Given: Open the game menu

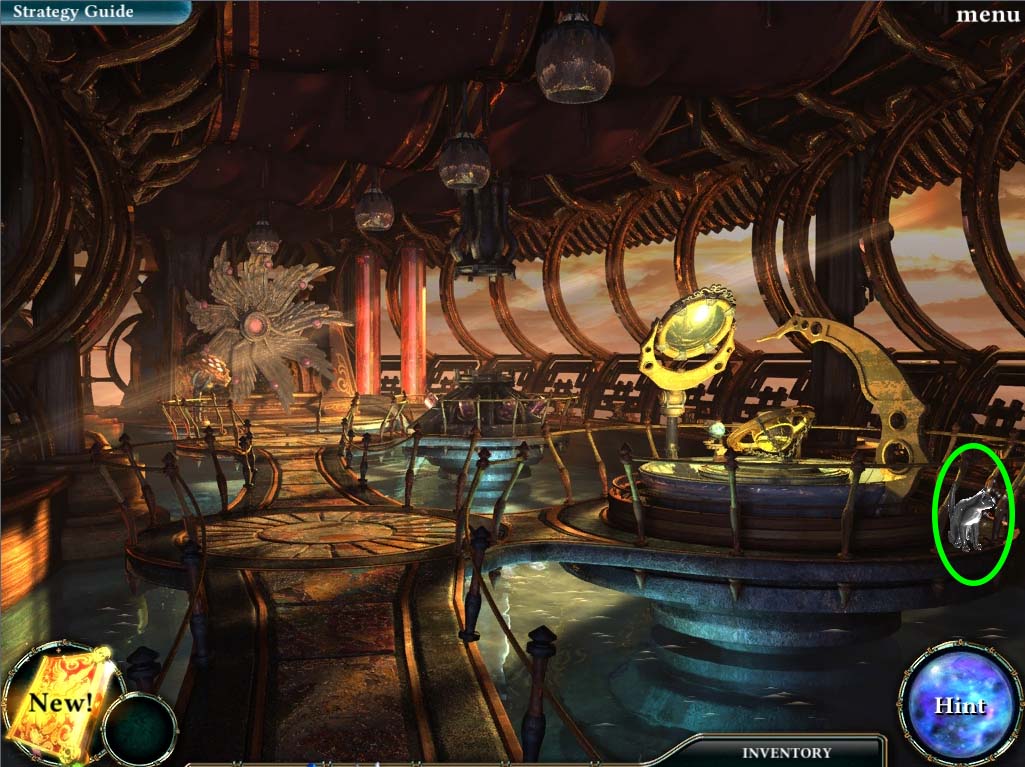Looking at the screenshot, I should [x=987, y=14].
